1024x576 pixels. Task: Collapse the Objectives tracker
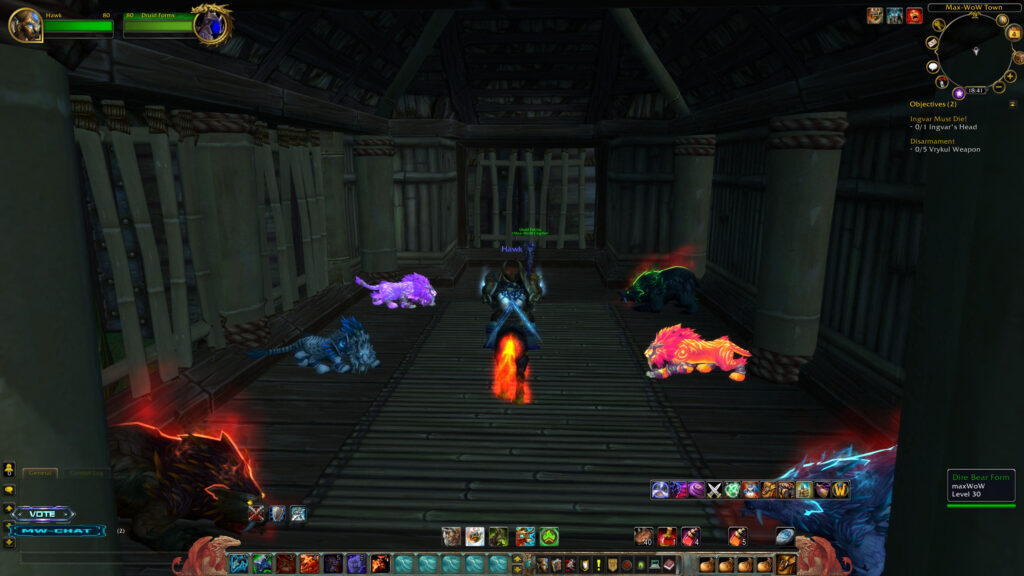click(x=1012, y=103)
